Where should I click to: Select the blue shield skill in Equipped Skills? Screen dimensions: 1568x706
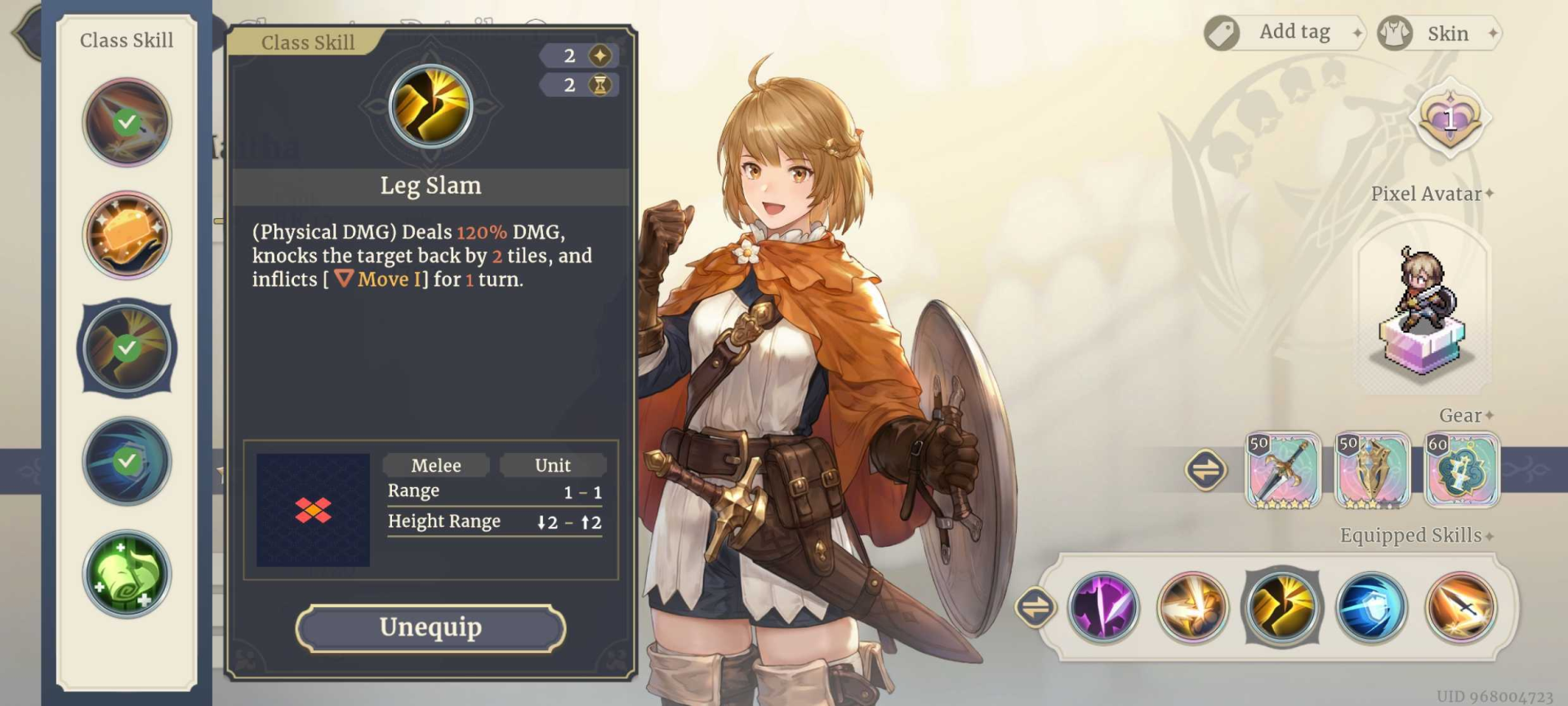pos(1374,609)
